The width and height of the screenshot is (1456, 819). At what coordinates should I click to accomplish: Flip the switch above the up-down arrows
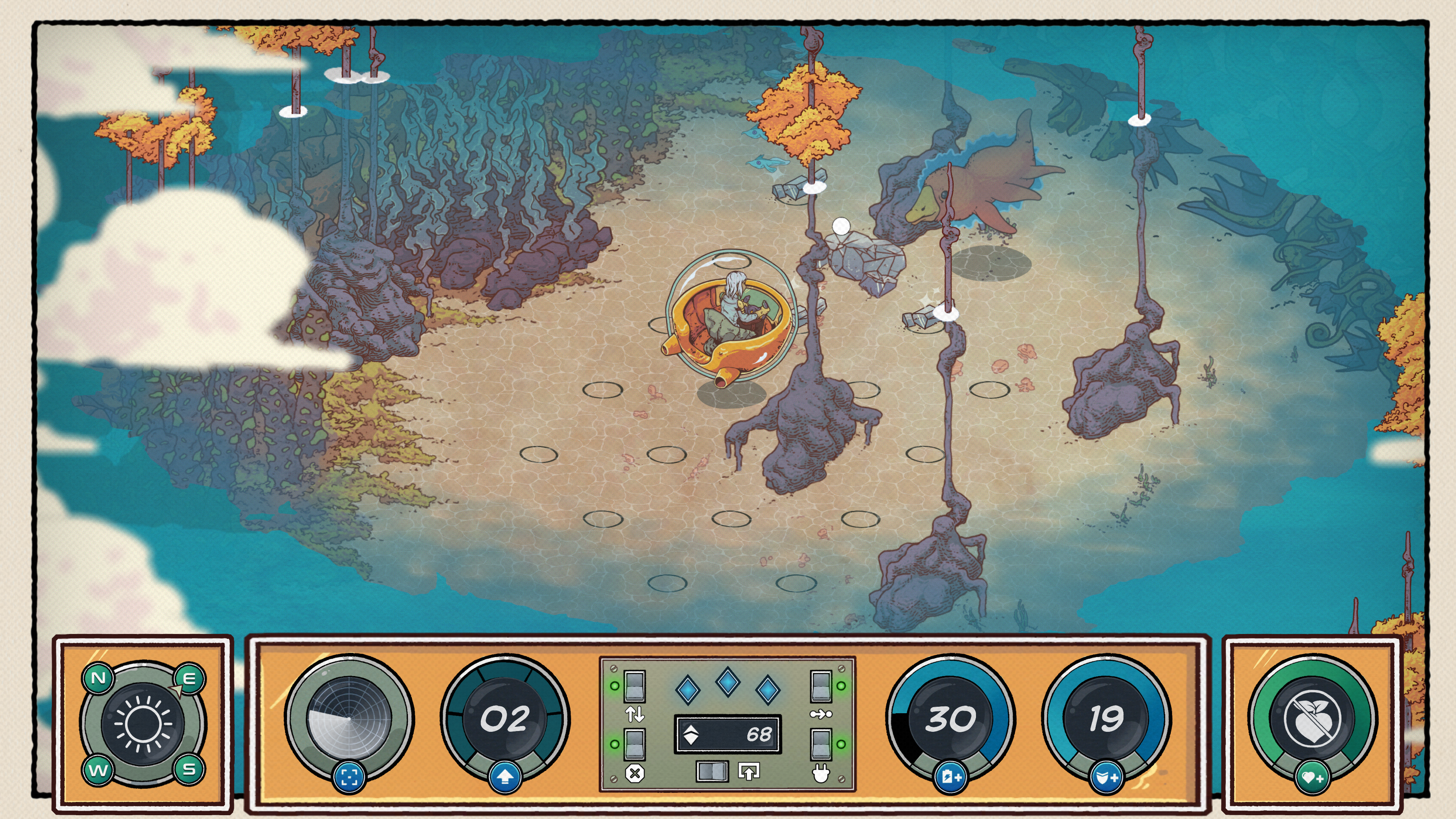634,686
